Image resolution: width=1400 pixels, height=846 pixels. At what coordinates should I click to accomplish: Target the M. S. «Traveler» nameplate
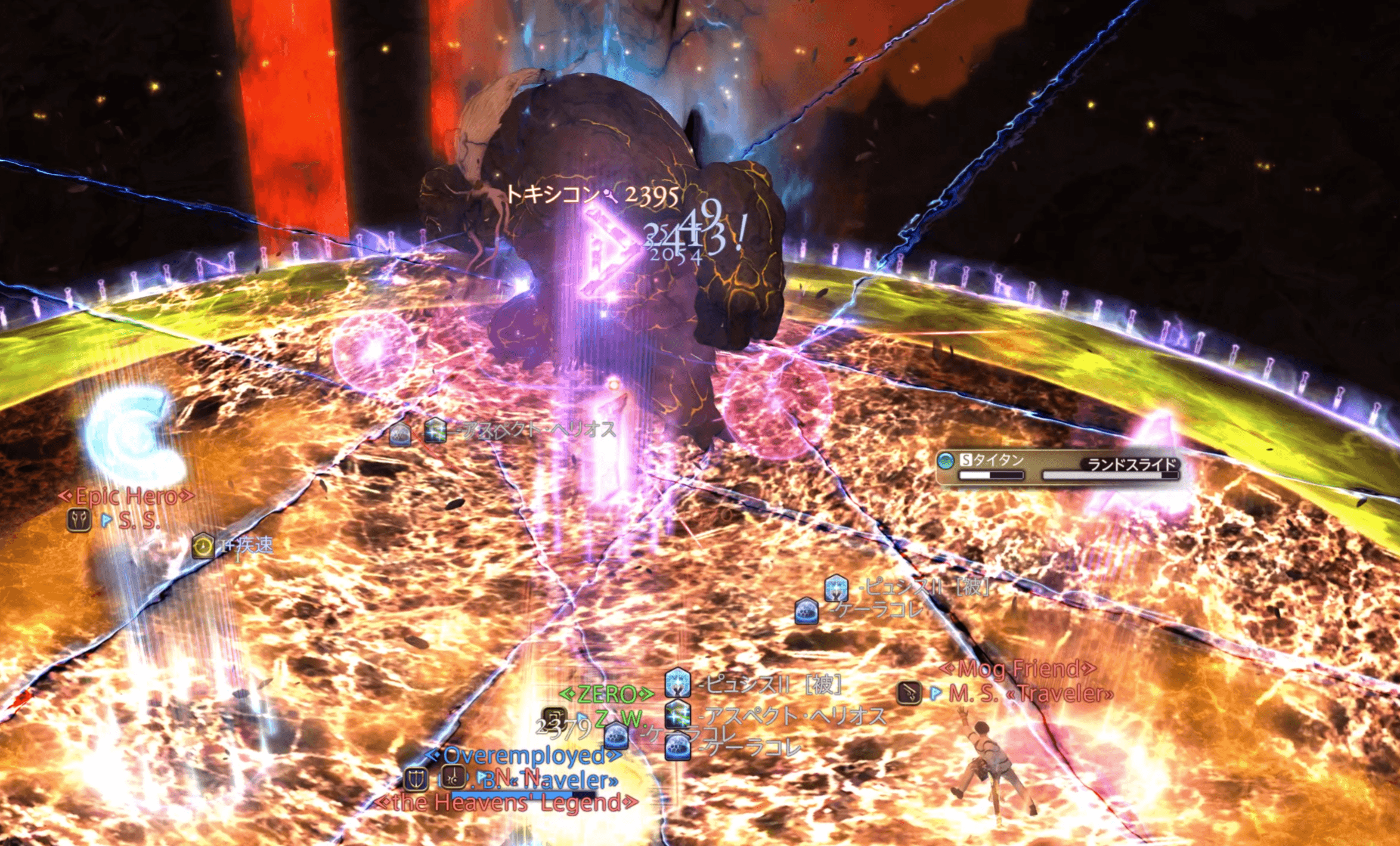[x=1030, y=693]
